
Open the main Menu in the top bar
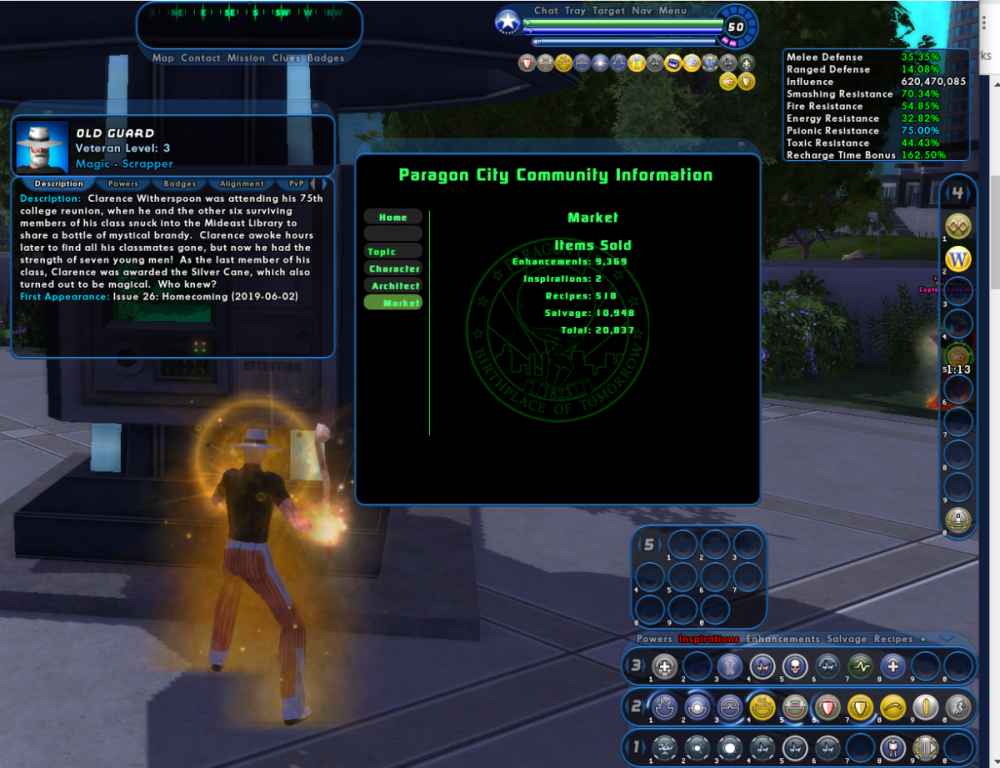tap(673, 11)
